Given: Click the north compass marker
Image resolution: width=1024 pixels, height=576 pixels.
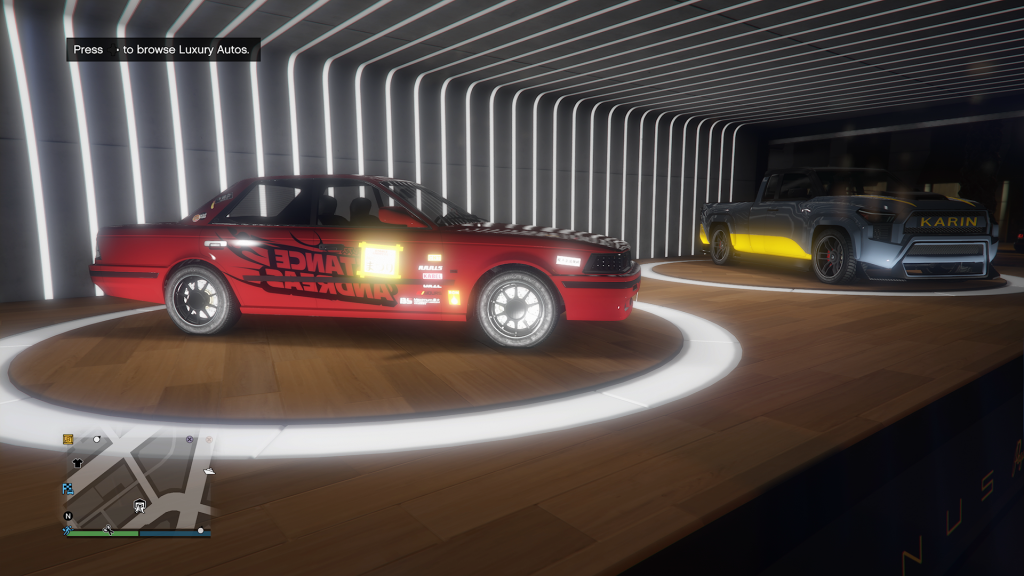Looking at the screenshot, I should [x=68, y=516].
